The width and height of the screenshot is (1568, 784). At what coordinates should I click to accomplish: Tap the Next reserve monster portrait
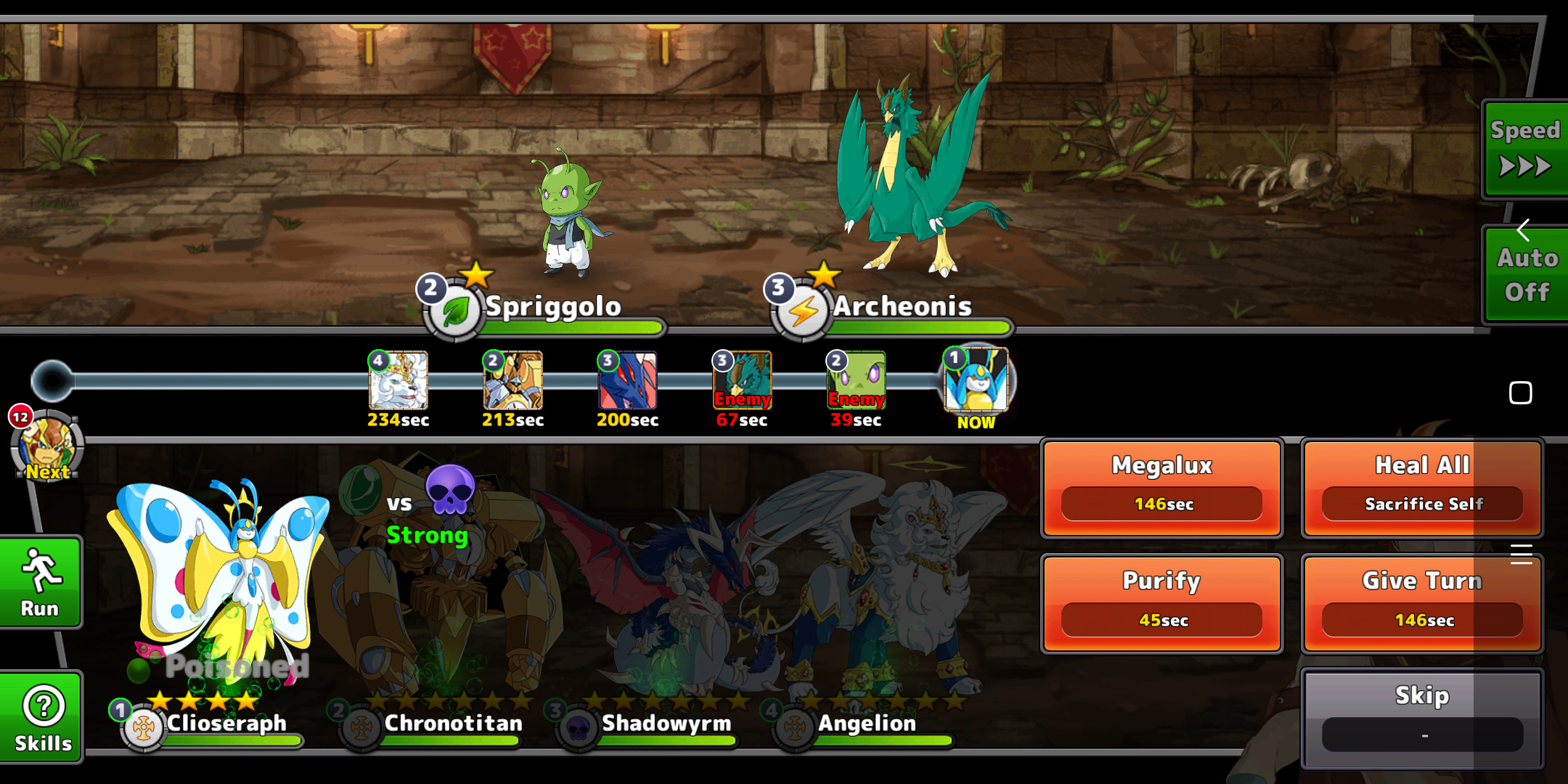pos(47,444)
